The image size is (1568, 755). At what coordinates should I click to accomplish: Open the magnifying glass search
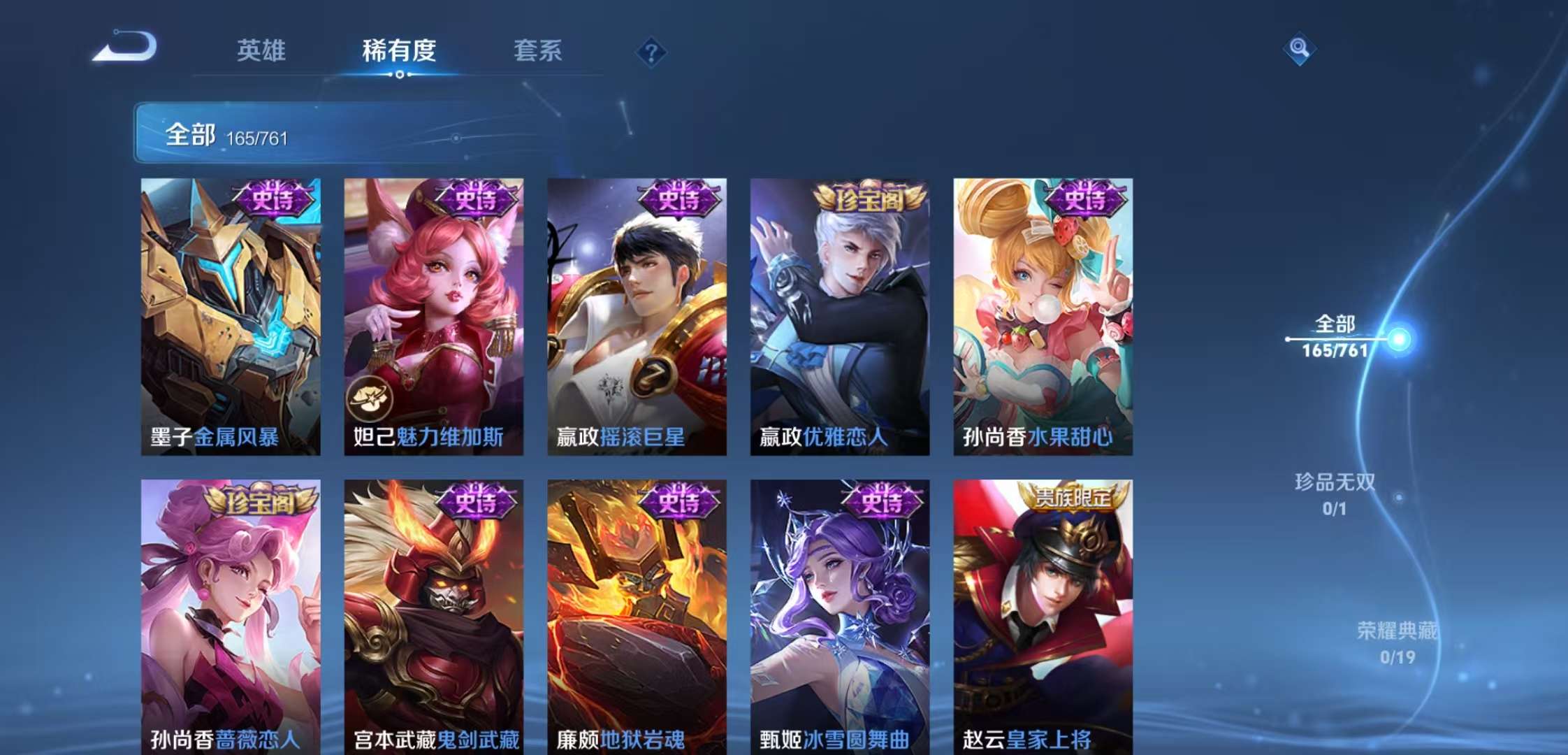click(1299, 48)
